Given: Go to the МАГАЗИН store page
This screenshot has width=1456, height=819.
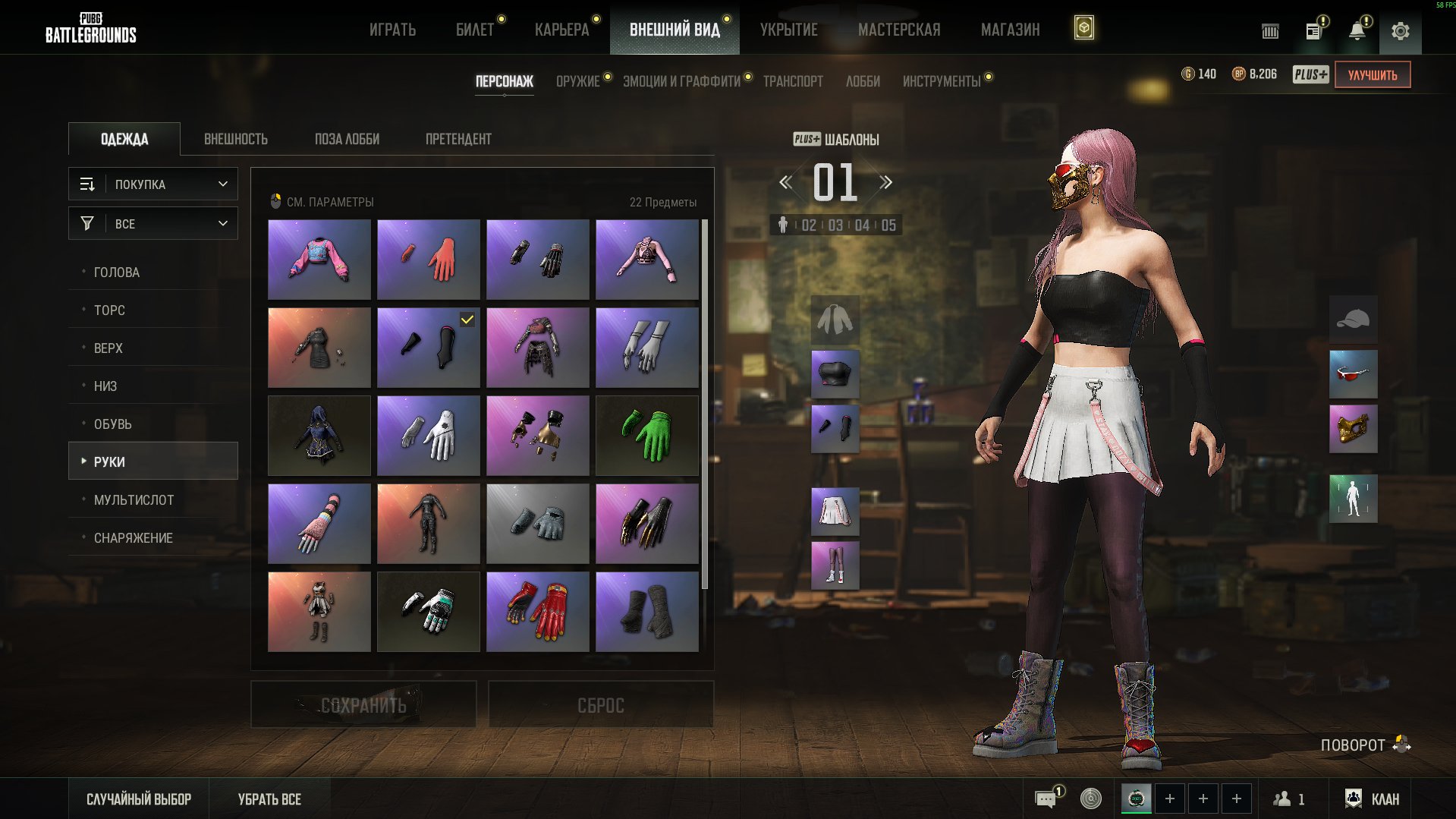Looking at the screenshot, I should [x=1010, y=30].
